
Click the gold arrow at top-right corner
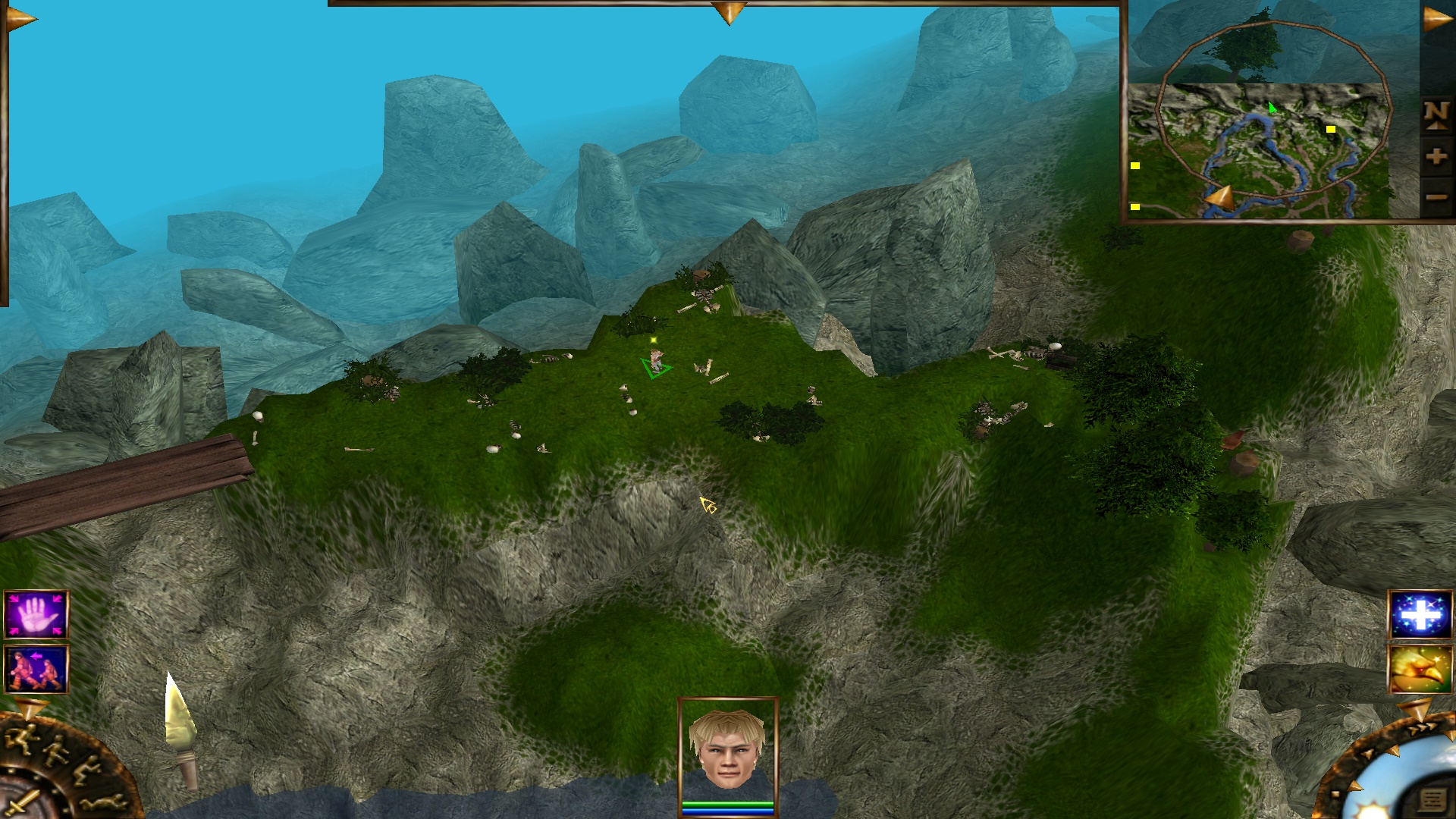[1436, 19]
